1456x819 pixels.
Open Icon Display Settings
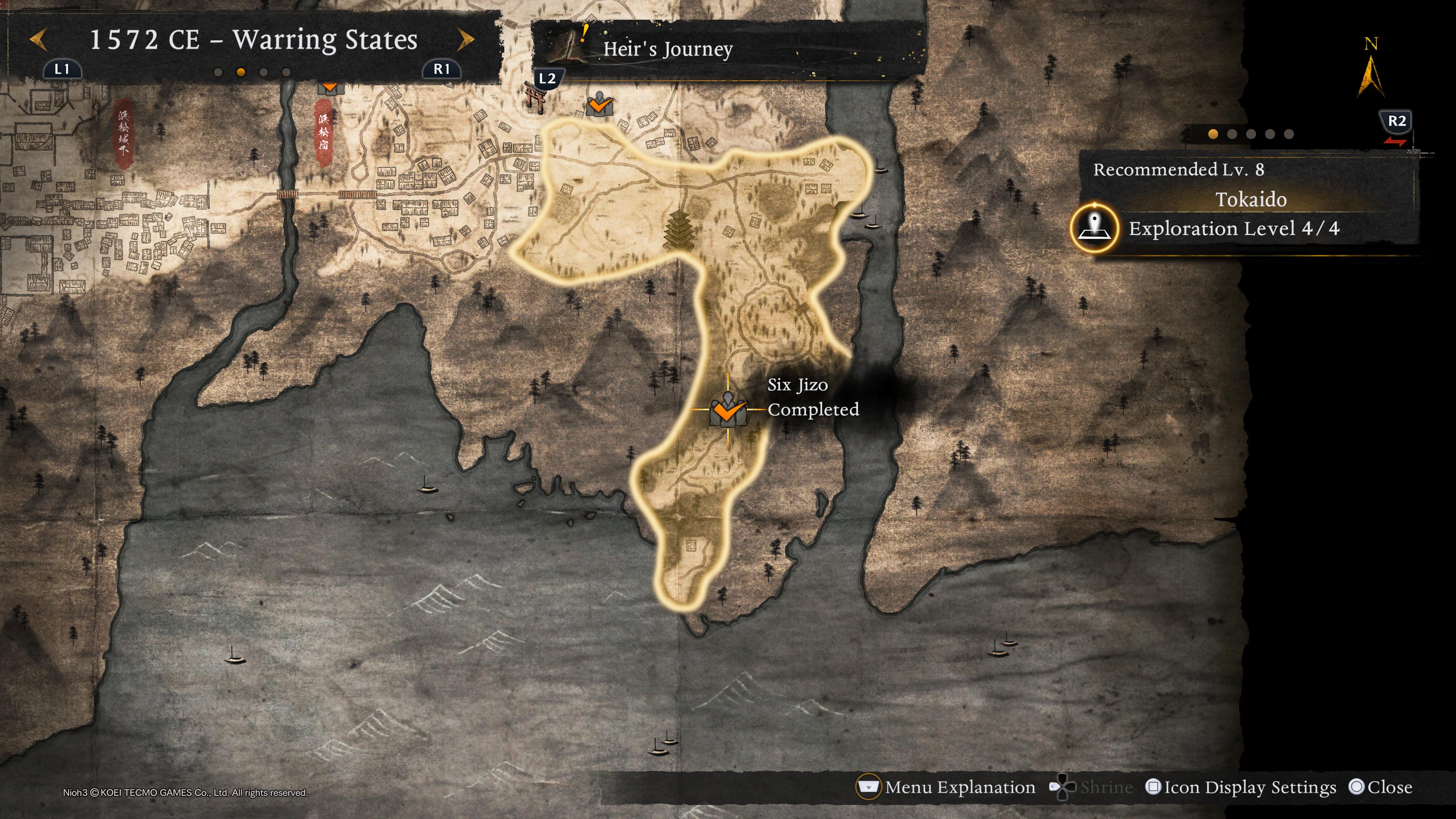click(x=1241, y=788)
